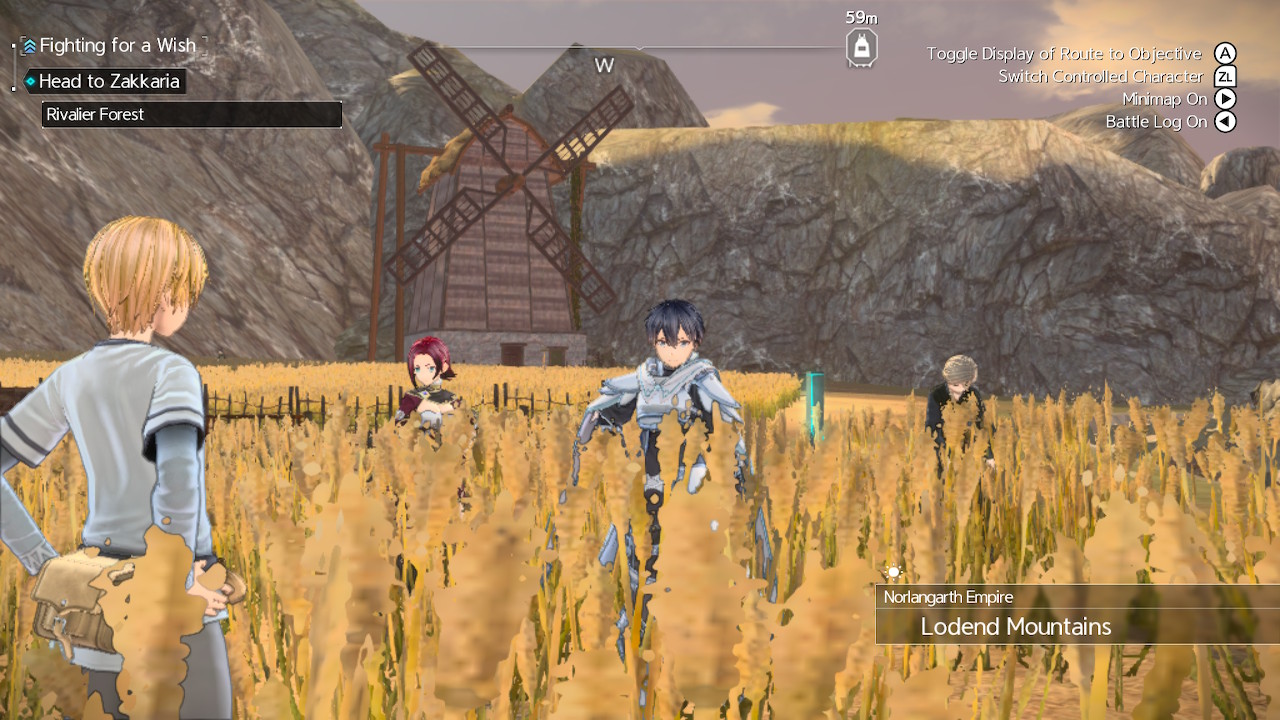
Task: Select the A button prompt icon
Action: [1224, 53]
